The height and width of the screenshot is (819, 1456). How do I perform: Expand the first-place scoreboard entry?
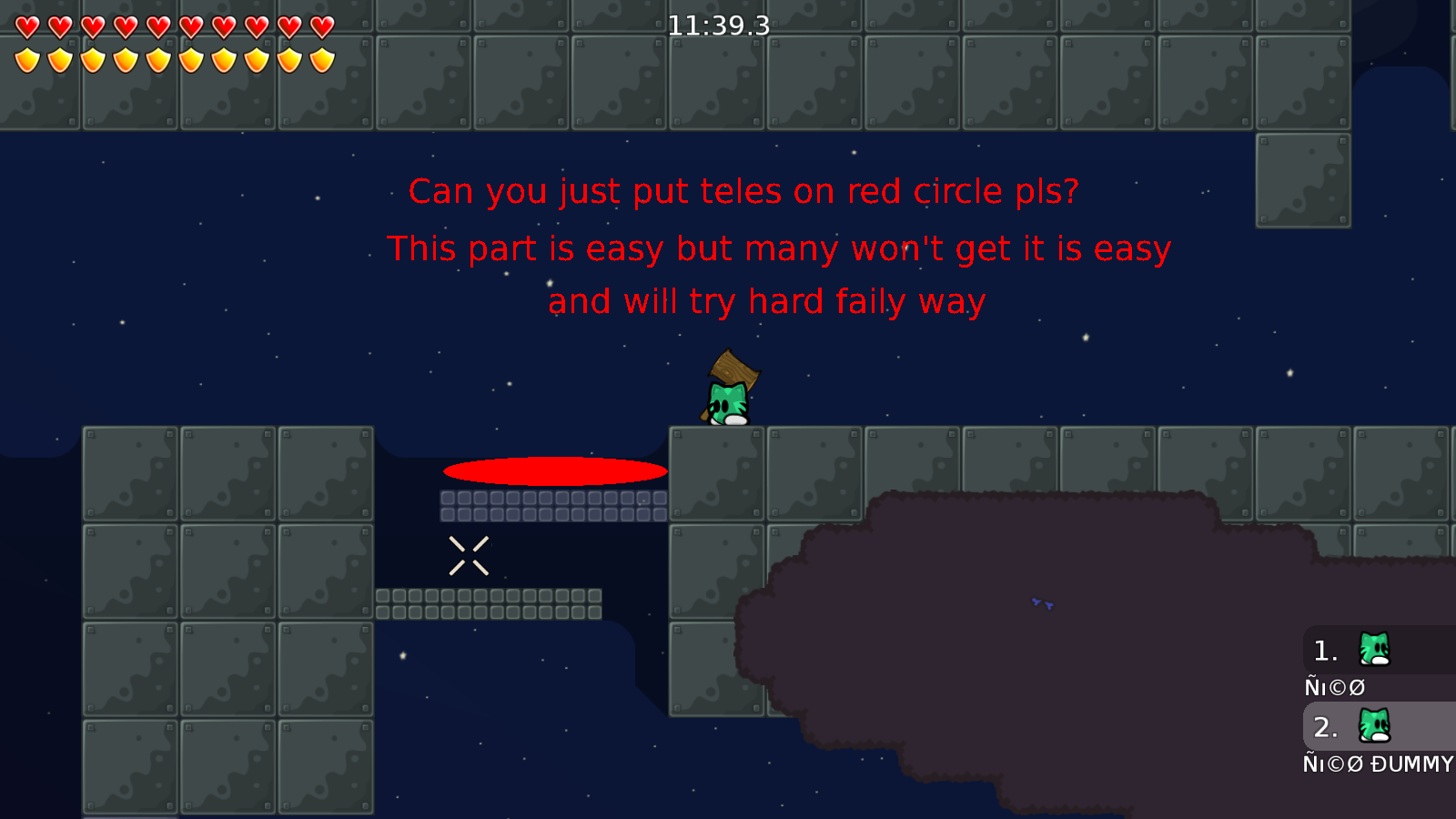coord(1325,650)
